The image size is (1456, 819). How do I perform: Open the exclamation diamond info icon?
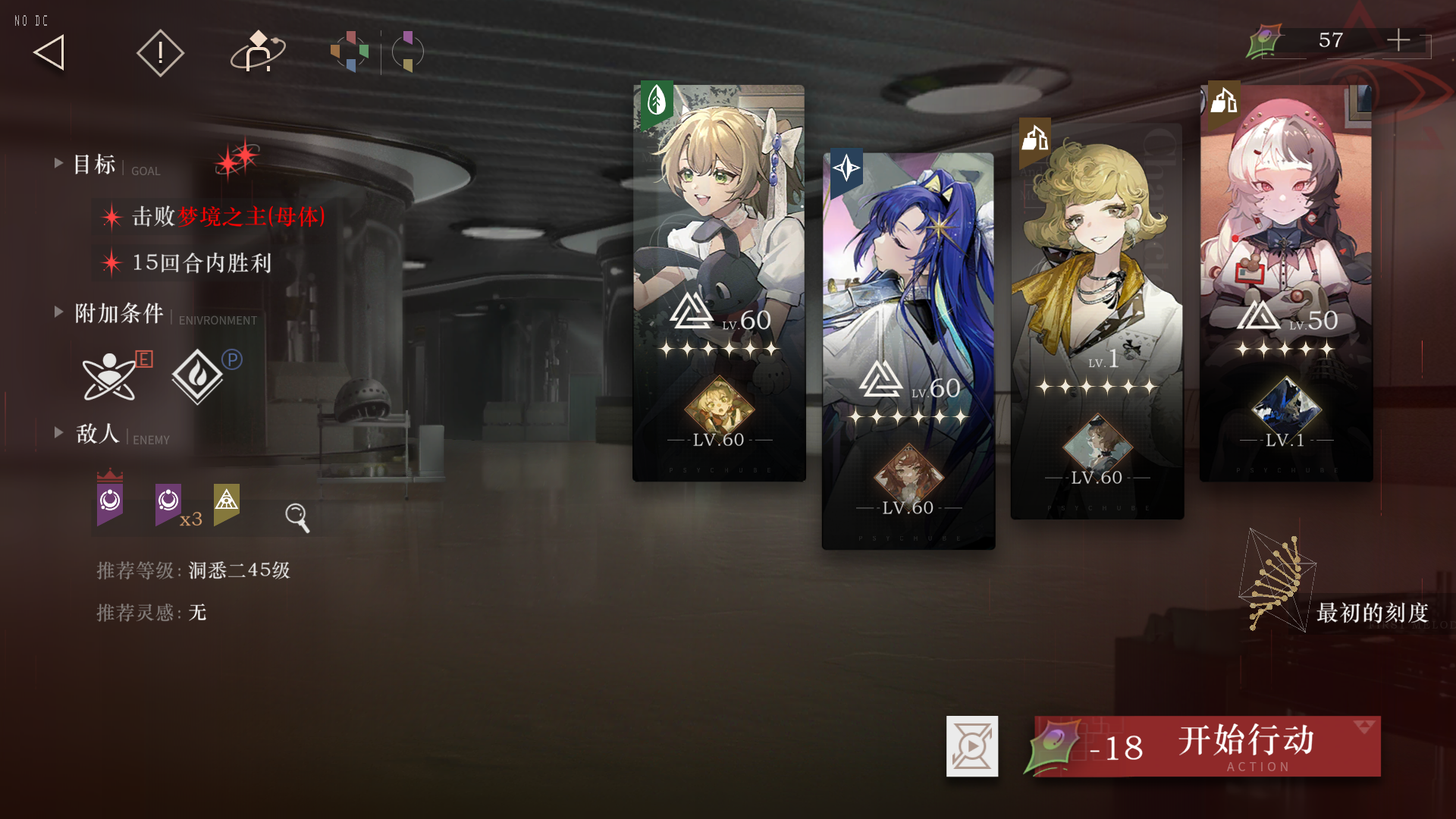pyautogui.click(x=160, y=53)
